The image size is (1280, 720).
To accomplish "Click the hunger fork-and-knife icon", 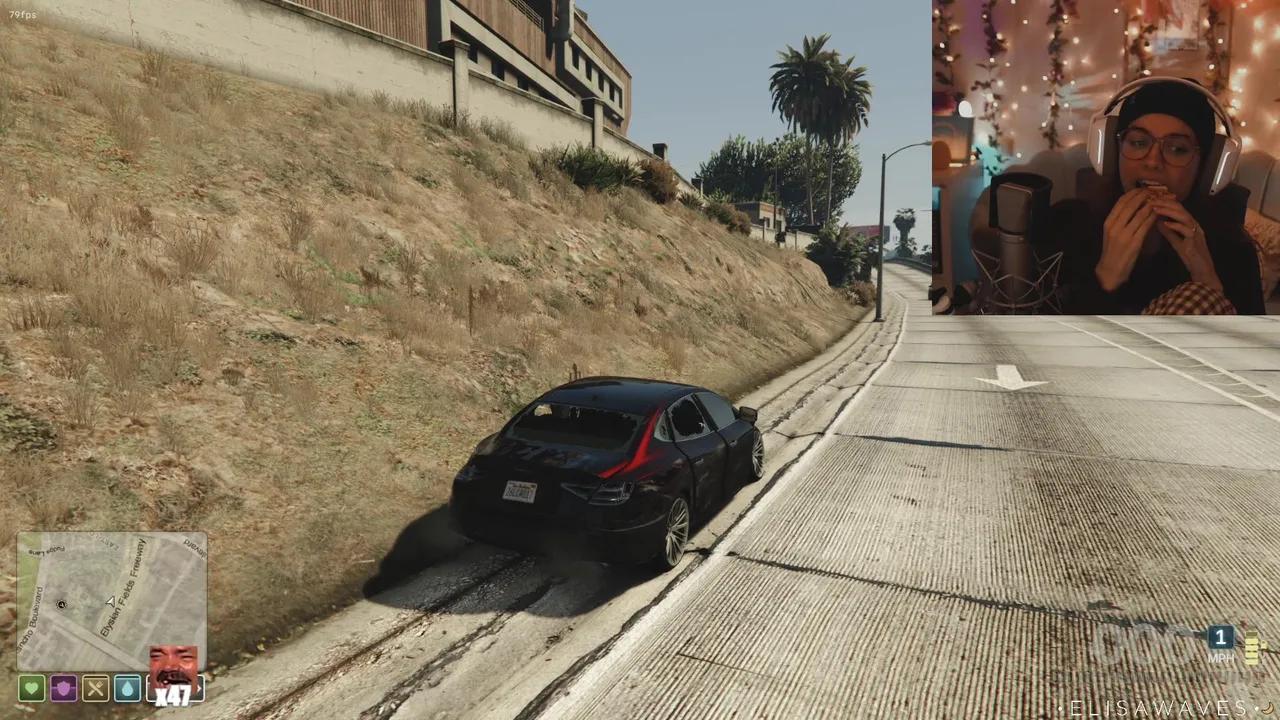I will pos(96,687).
